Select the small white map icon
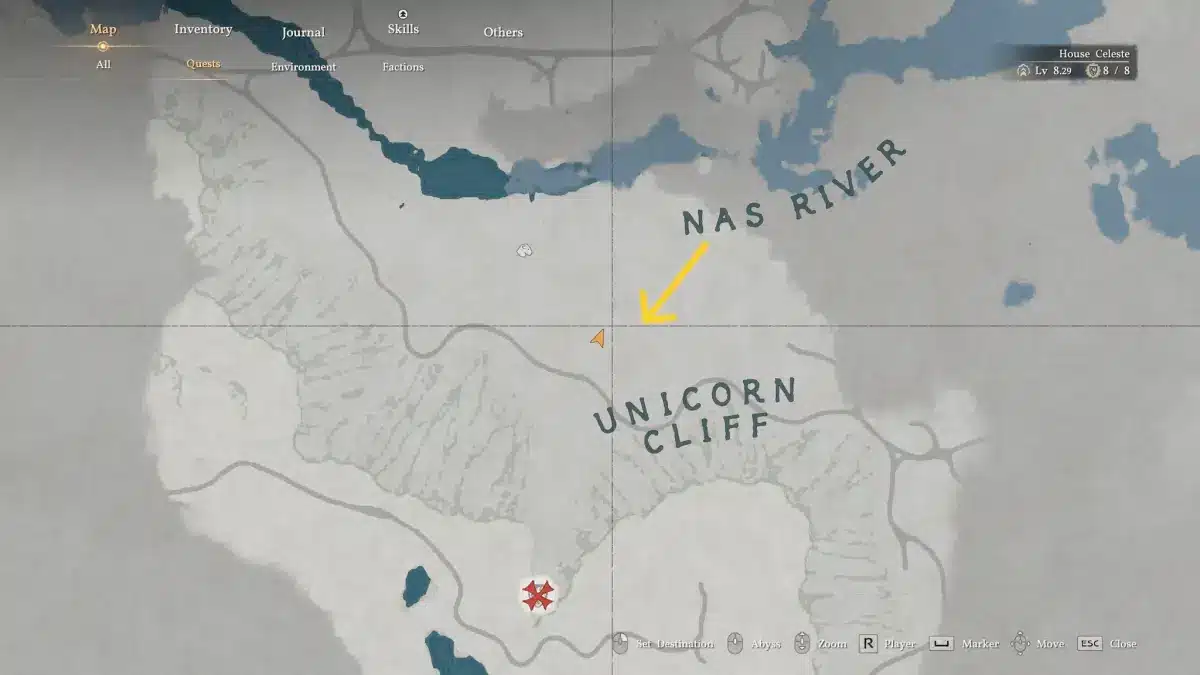The width and height of the screenshot is (1200, 675). (x=524, y=250)
